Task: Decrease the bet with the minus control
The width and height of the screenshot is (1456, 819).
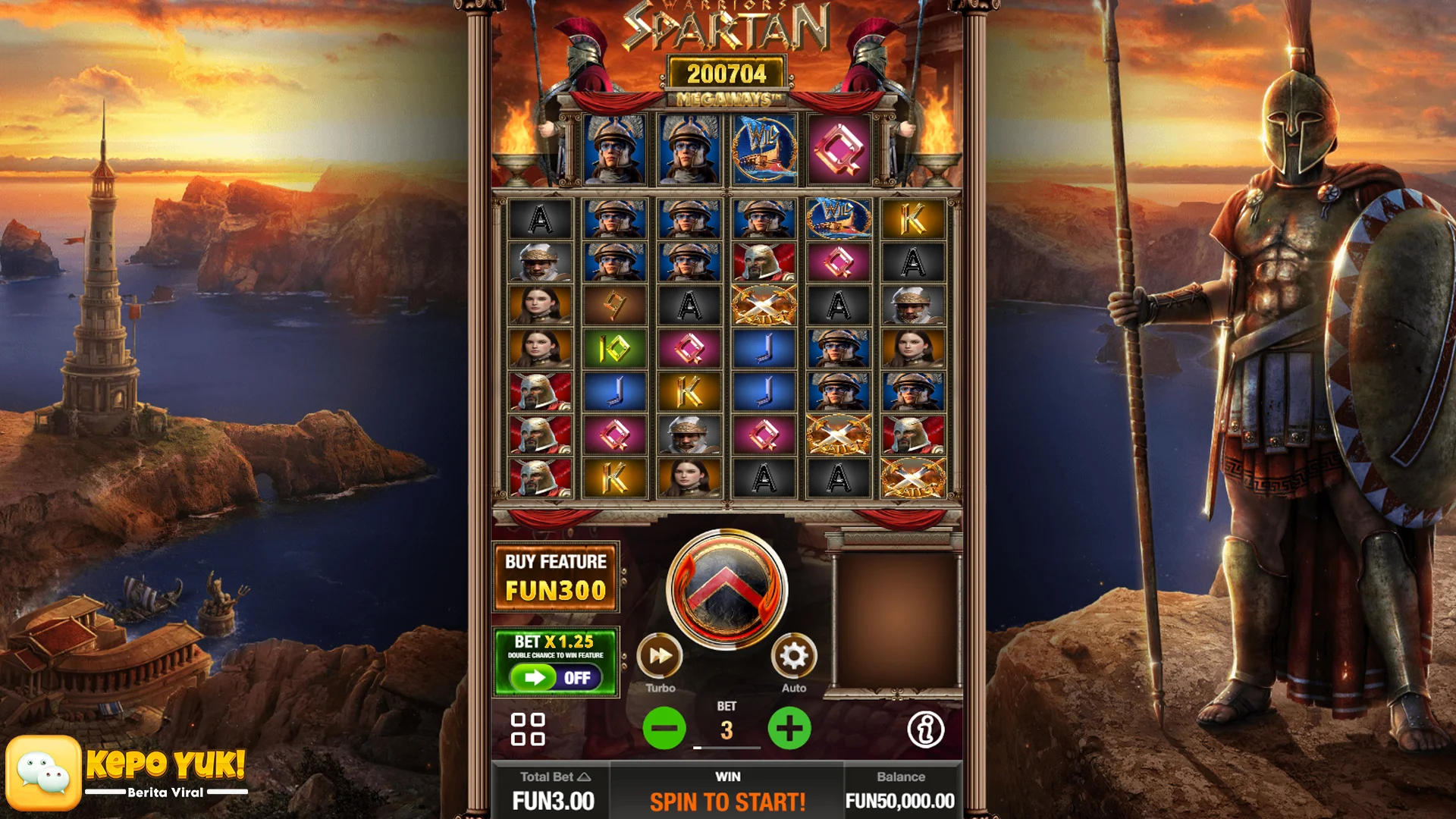Action: (664, 728)
